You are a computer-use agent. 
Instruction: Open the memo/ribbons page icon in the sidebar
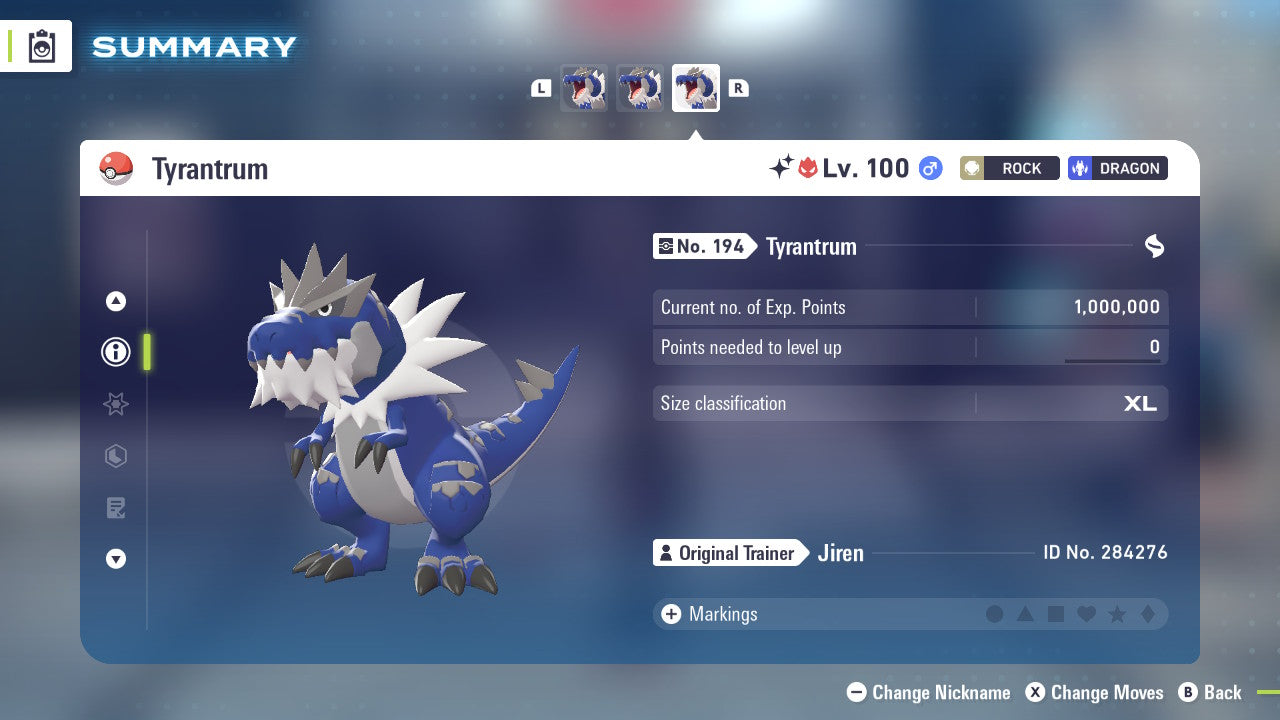click(116, 508)
